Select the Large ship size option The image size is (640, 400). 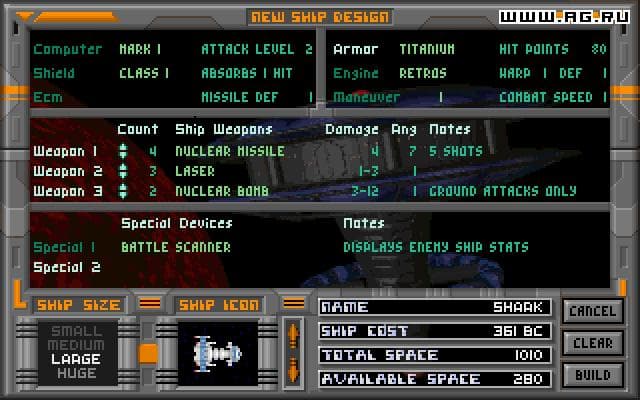pyautogui.click(x=77, y=358)
